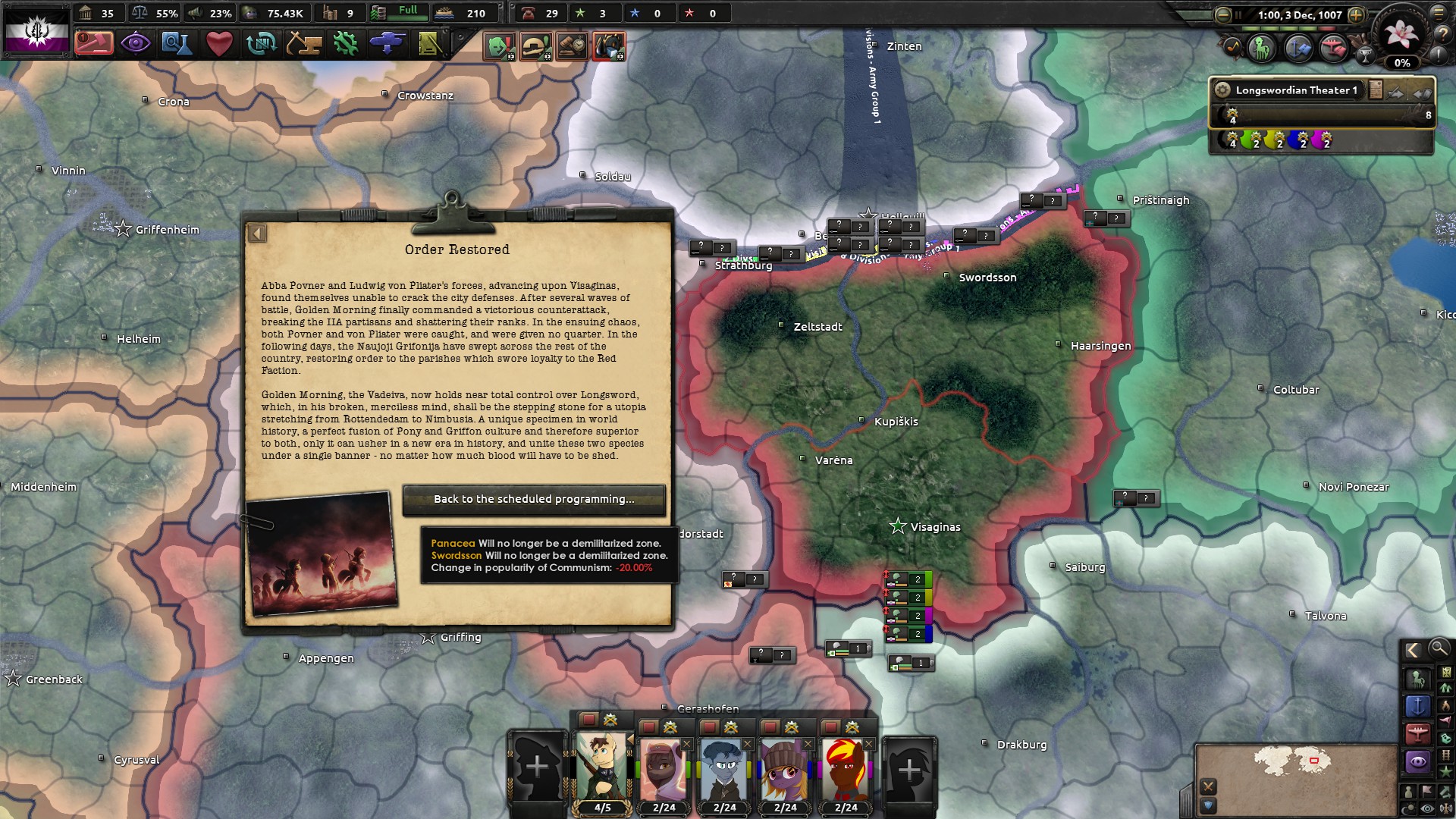1456x819 pixels.
Task: Decrease game speed with the minus button
Action: tap(1222, 14)
